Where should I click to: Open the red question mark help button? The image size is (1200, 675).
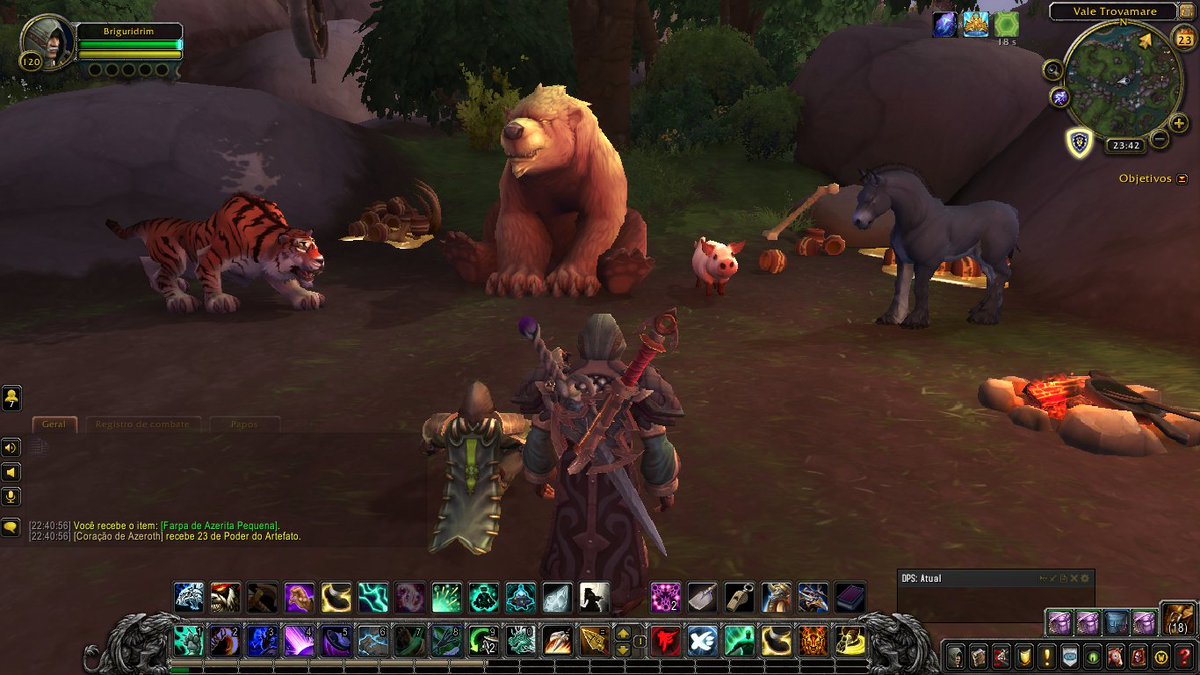(x=1185, y=657)
